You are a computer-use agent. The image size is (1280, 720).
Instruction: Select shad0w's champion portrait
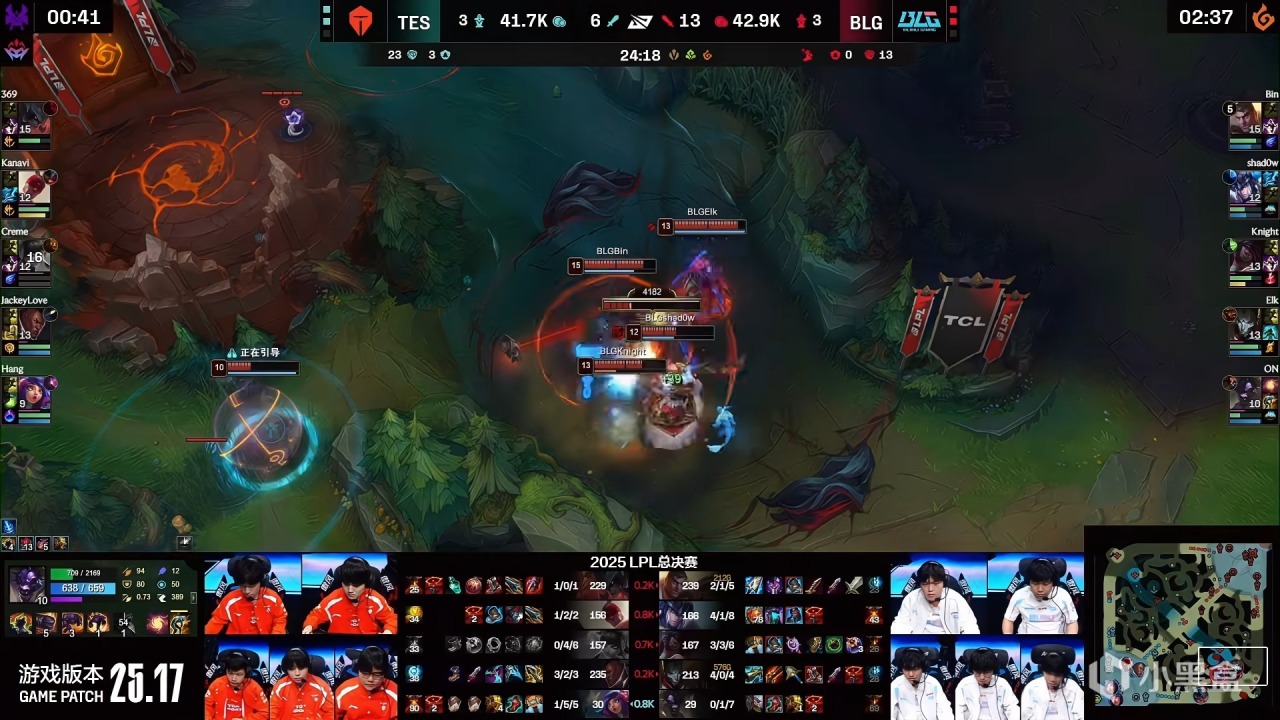1245,187
